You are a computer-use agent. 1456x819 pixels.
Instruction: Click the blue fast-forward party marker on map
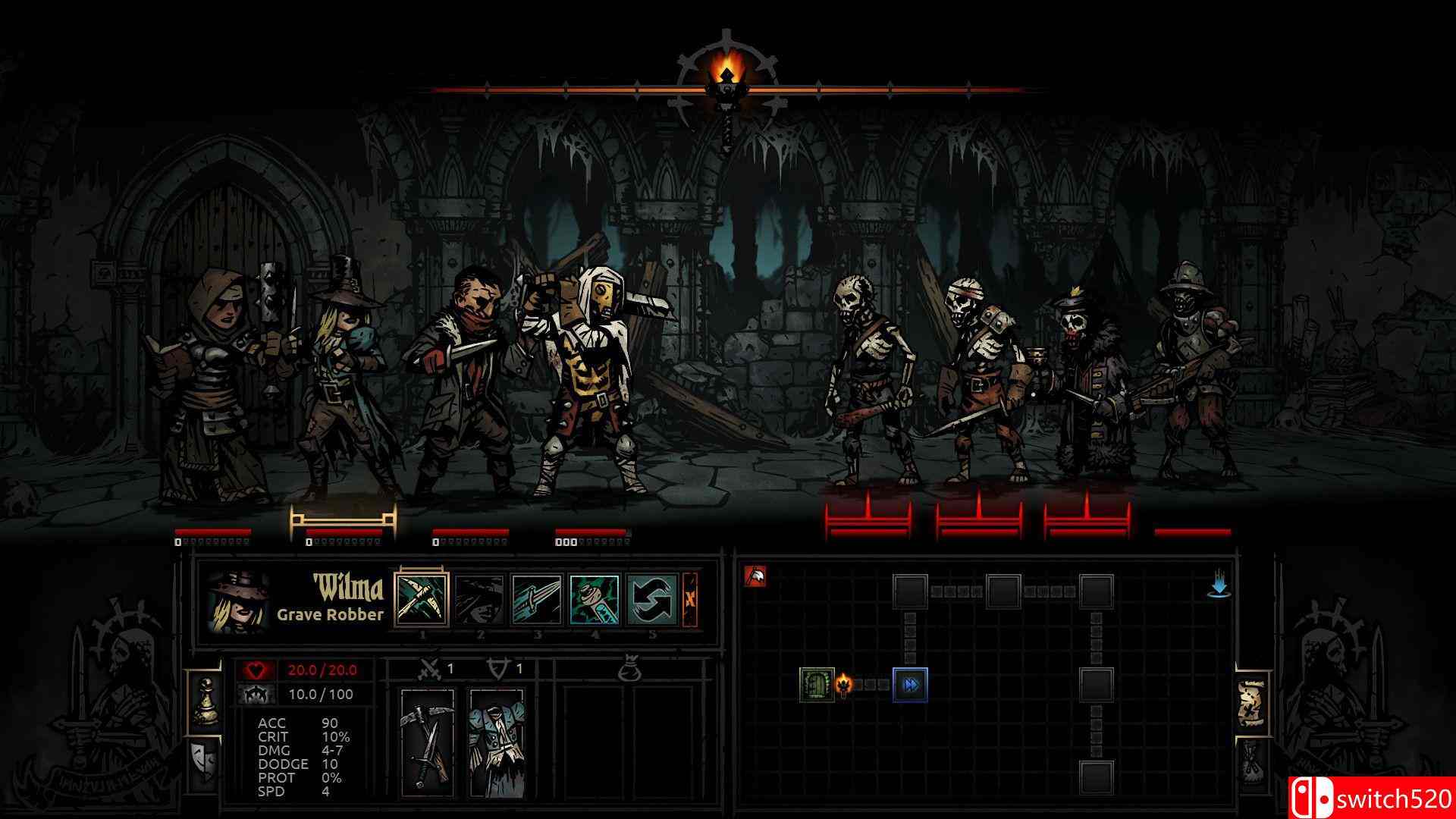910,686
